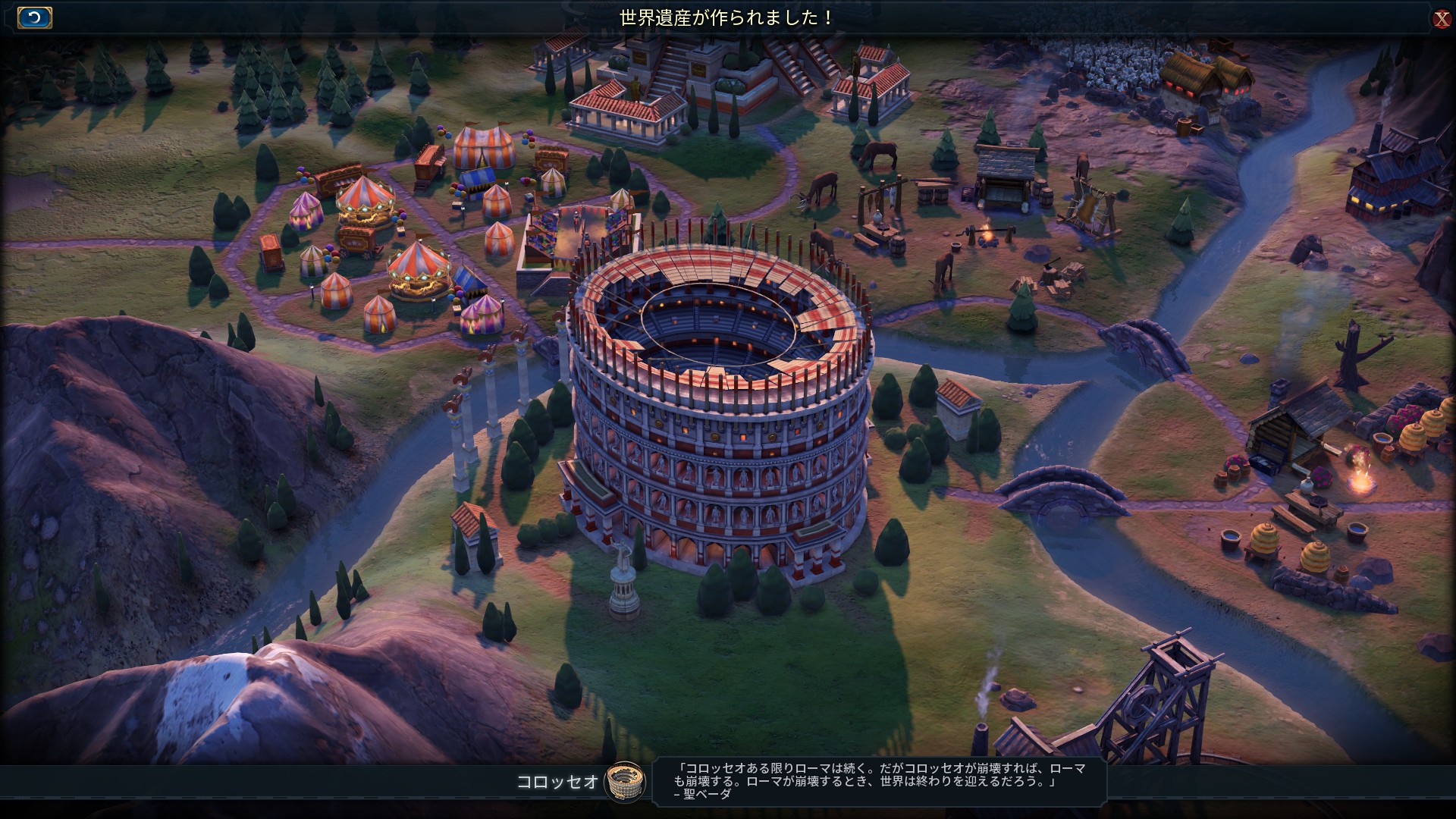This screenshot has height=819, width=1456.
Task: Click the Colosseum wonder icon
Action: [625, 781]
